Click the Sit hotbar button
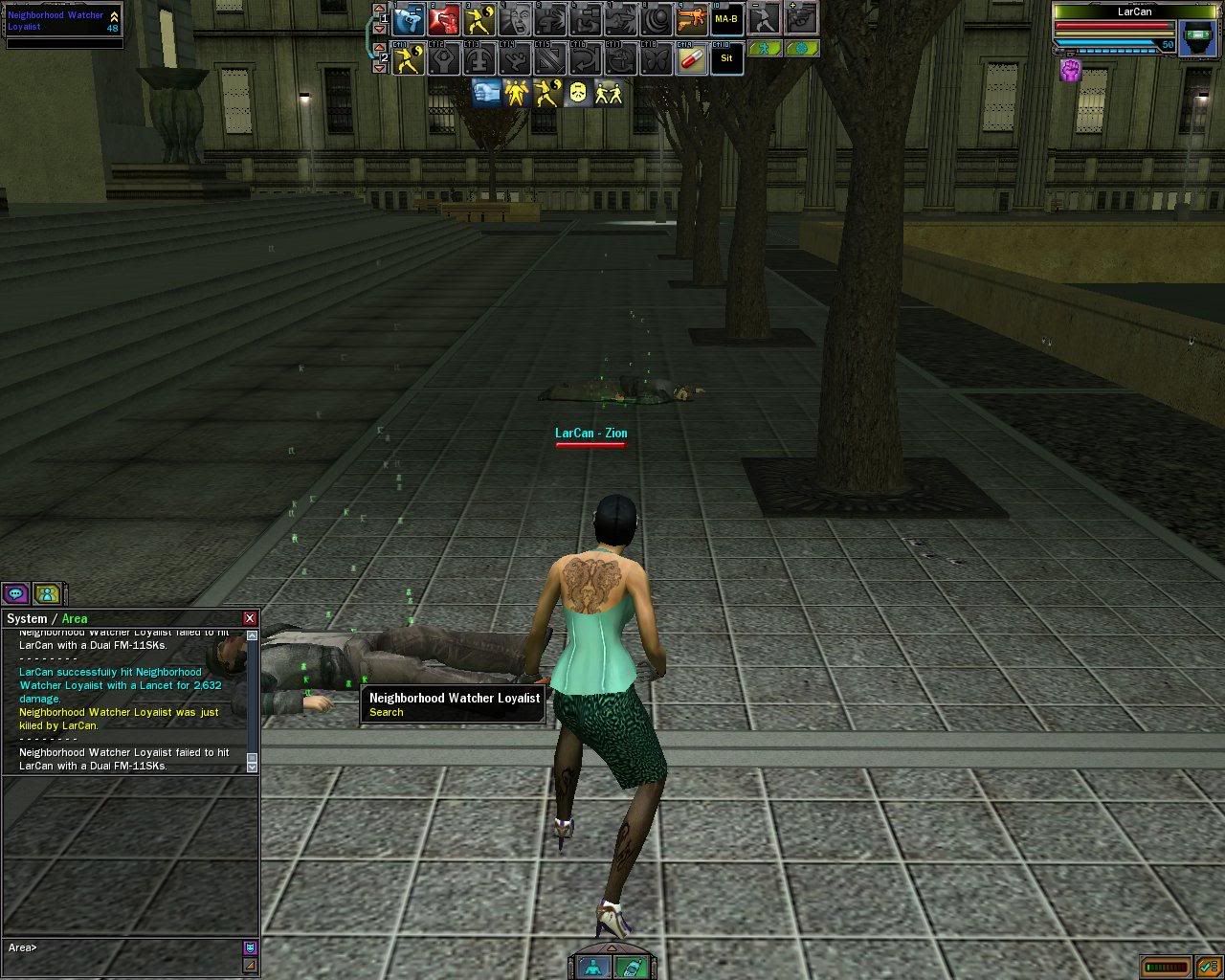 coord(726,59)
